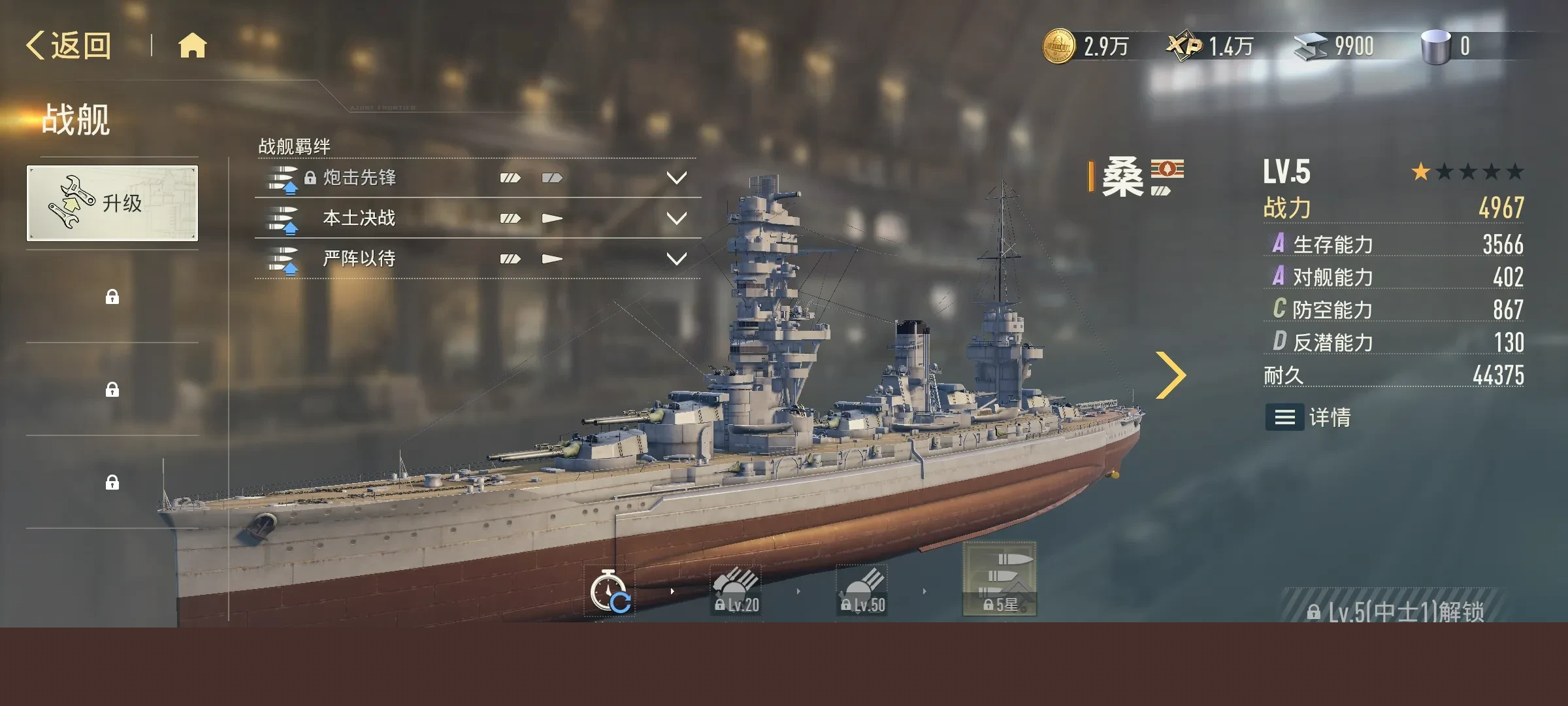Viewport: 1568px width, 706px height.
Task: Click the XP currency icon
Action: tap(1184, 46)
